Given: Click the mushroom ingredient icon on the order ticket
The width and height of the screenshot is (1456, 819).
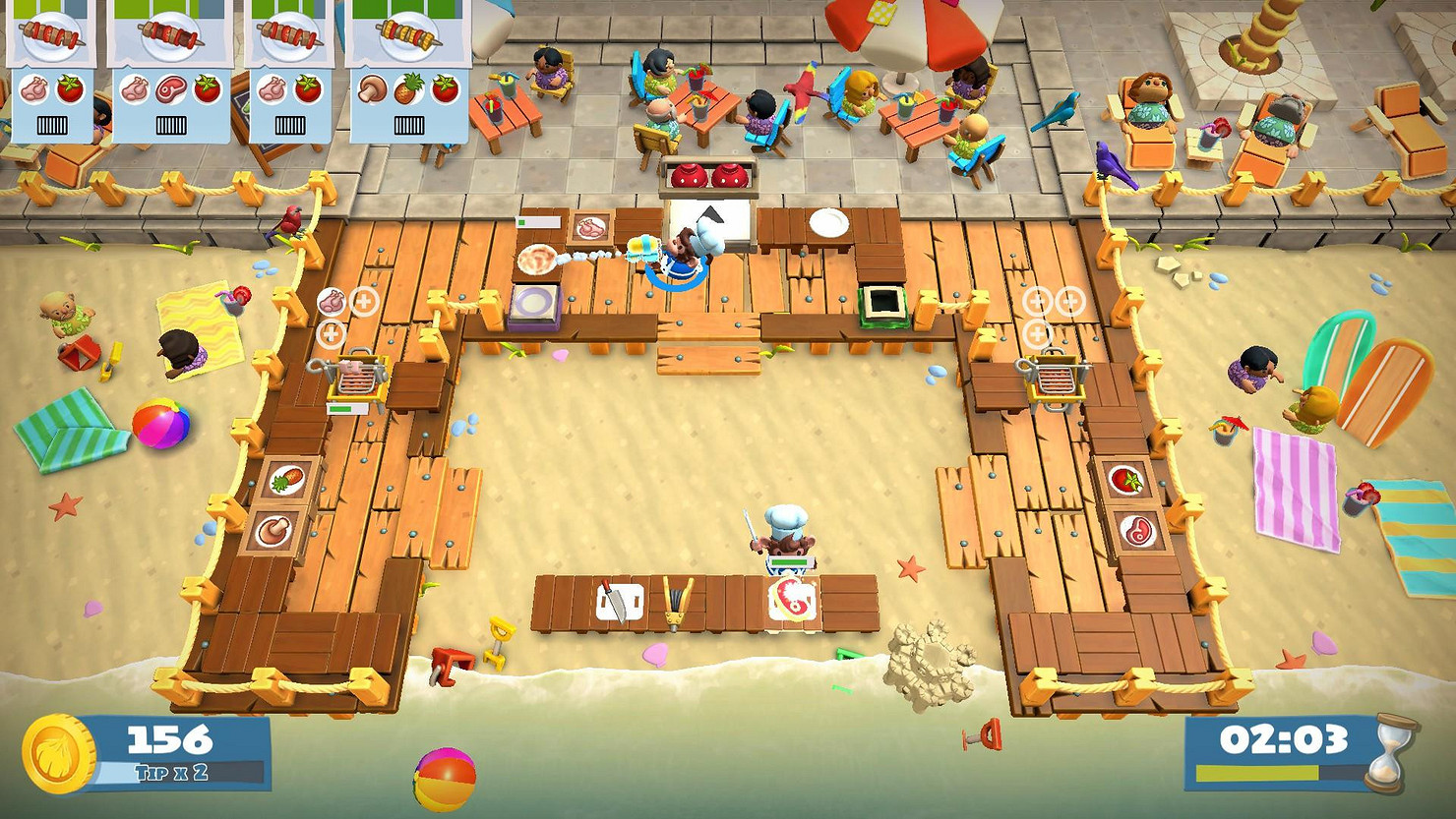Looking at the screenshot, I should pos(373,90).
